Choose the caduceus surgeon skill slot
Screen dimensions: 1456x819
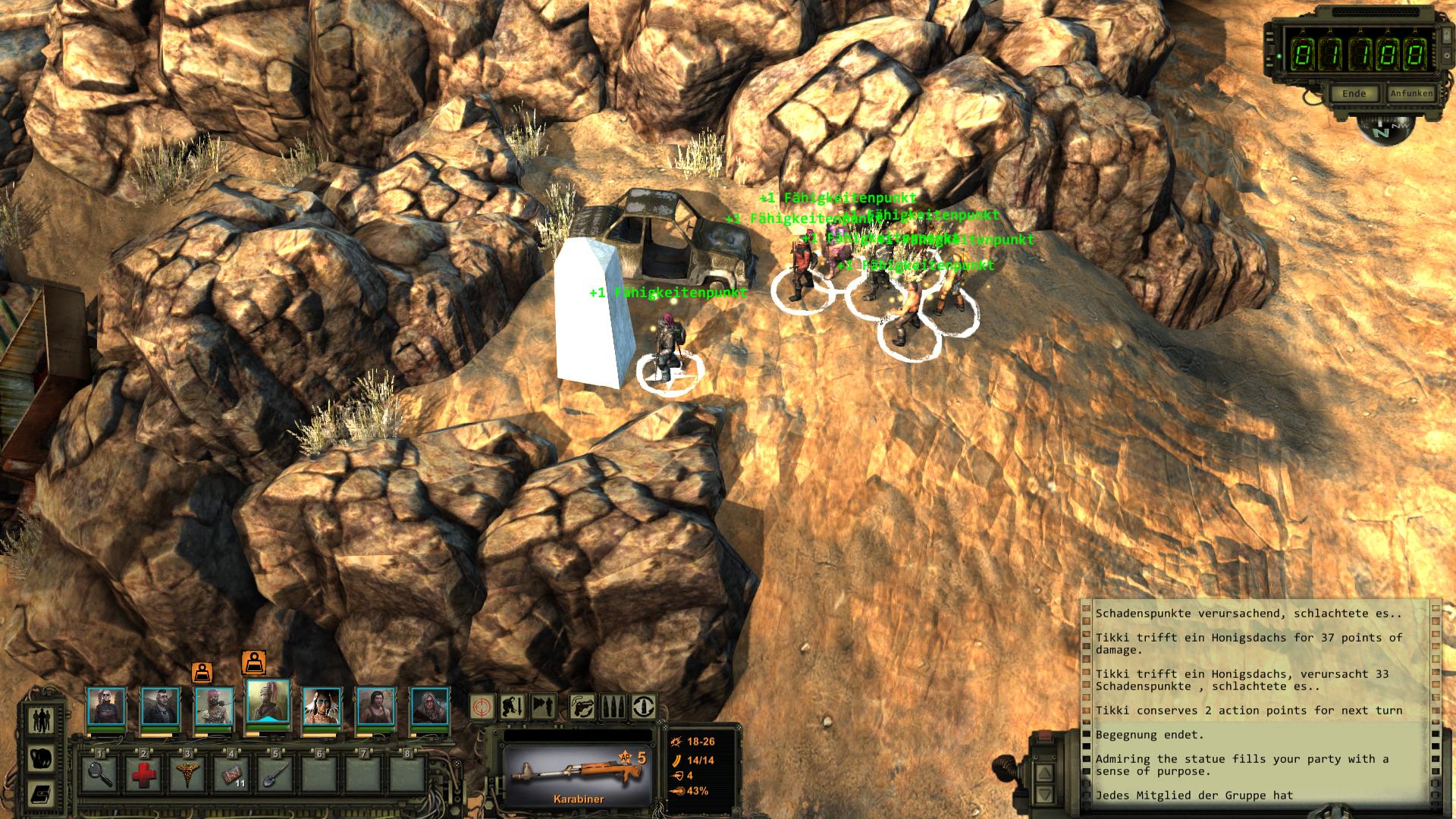[x=187, y=773]
